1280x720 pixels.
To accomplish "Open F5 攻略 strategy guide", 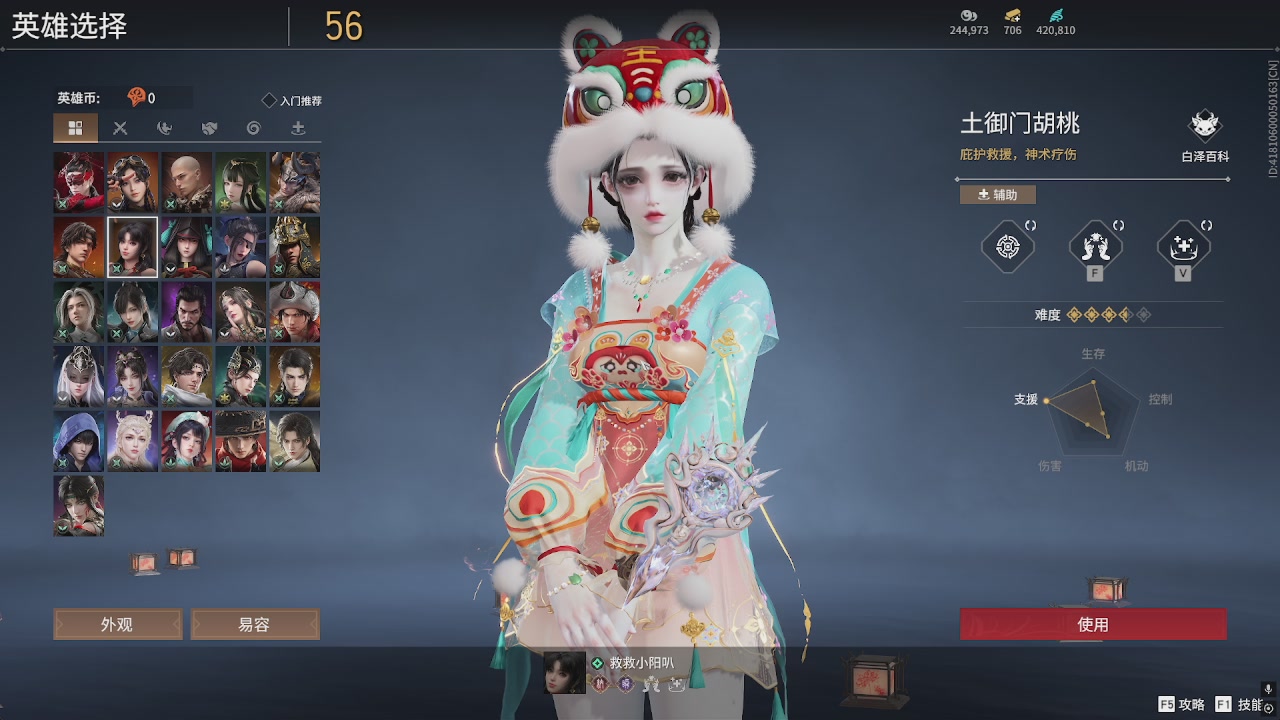I will [x=1180, y=705].
